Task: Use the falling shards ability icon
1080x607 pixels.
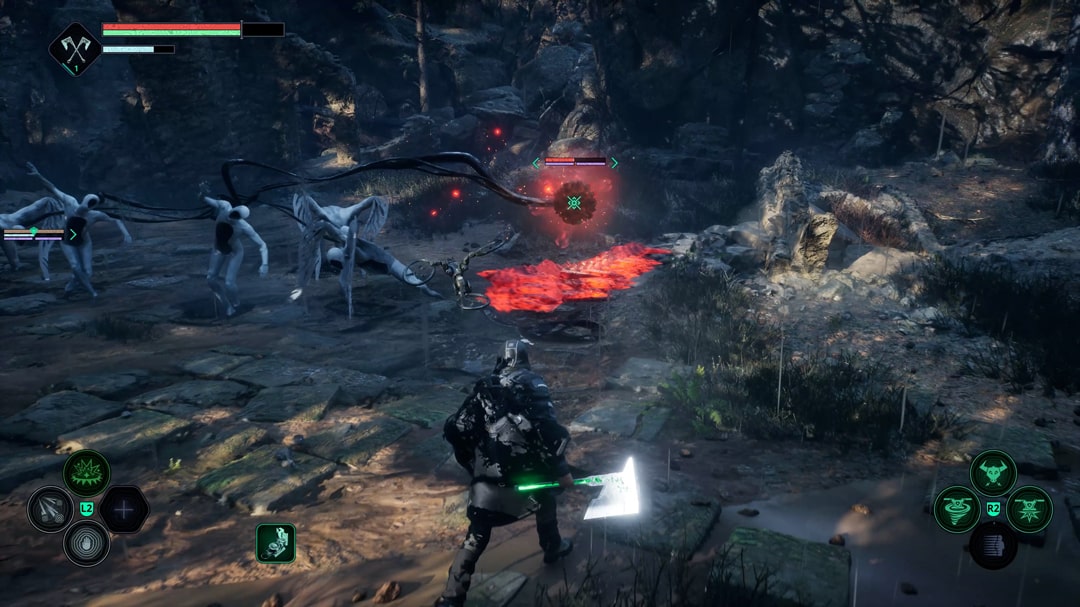Action: pos(50,509)
